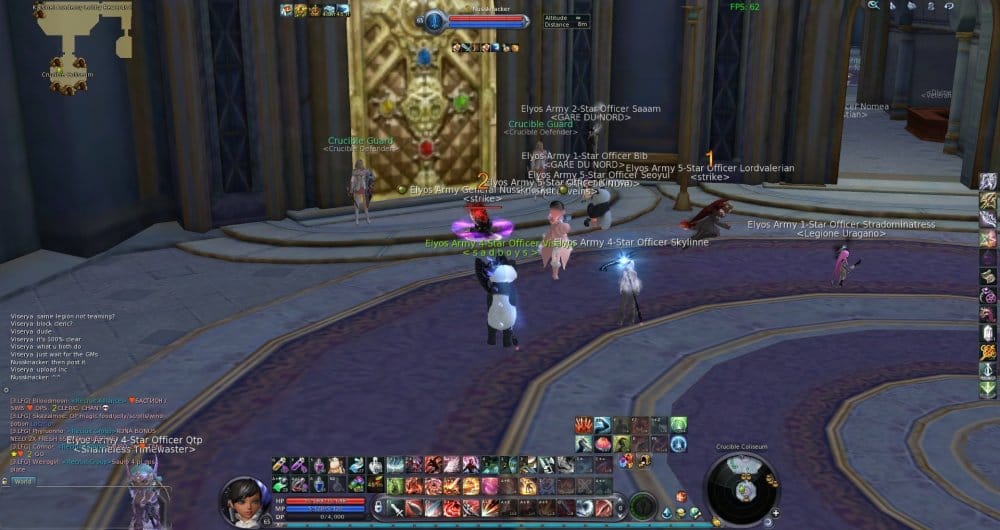Click the round green gauge beside the hotbar

[641, 505]
